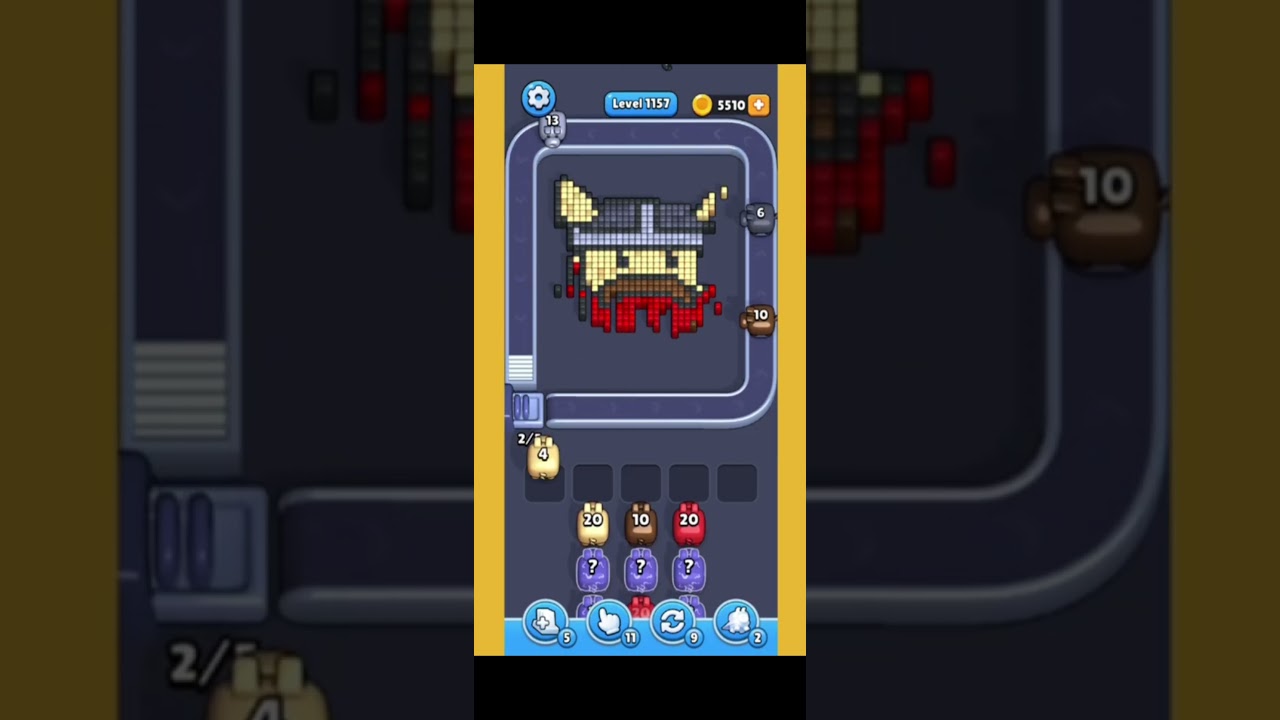Image resolution: width=1280 pixels, height=720 pixels.
Task: Tap the fist piece marked 6 on track
Action: tap(760, 216)
